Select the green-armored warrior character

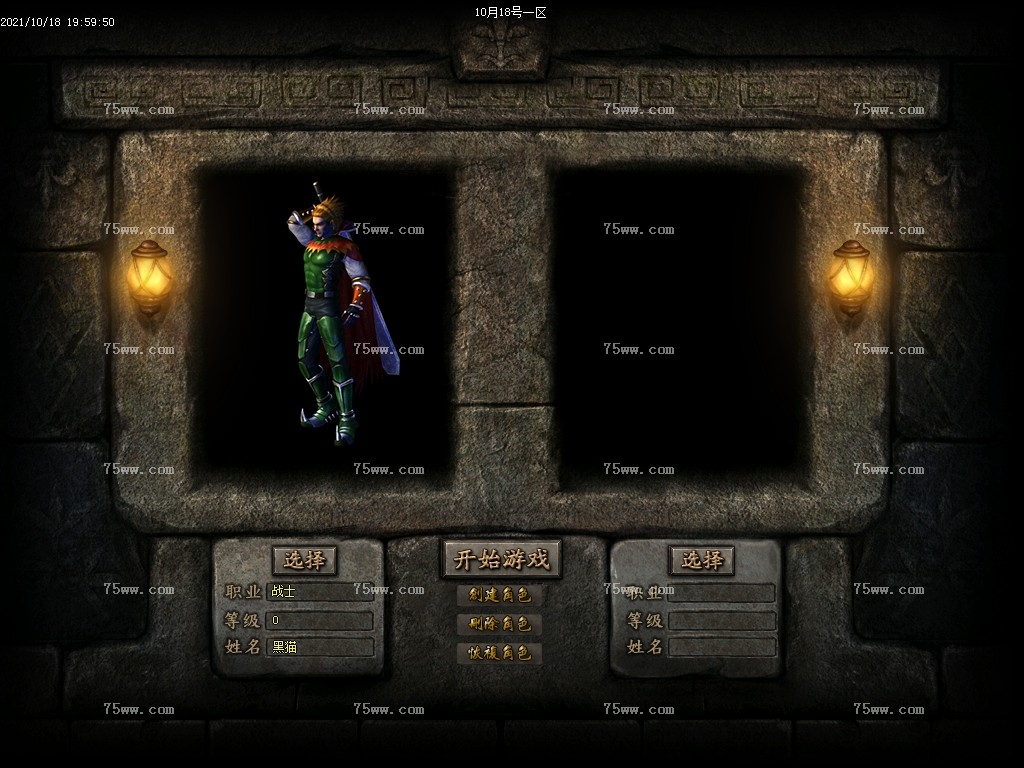coord(335,310)
